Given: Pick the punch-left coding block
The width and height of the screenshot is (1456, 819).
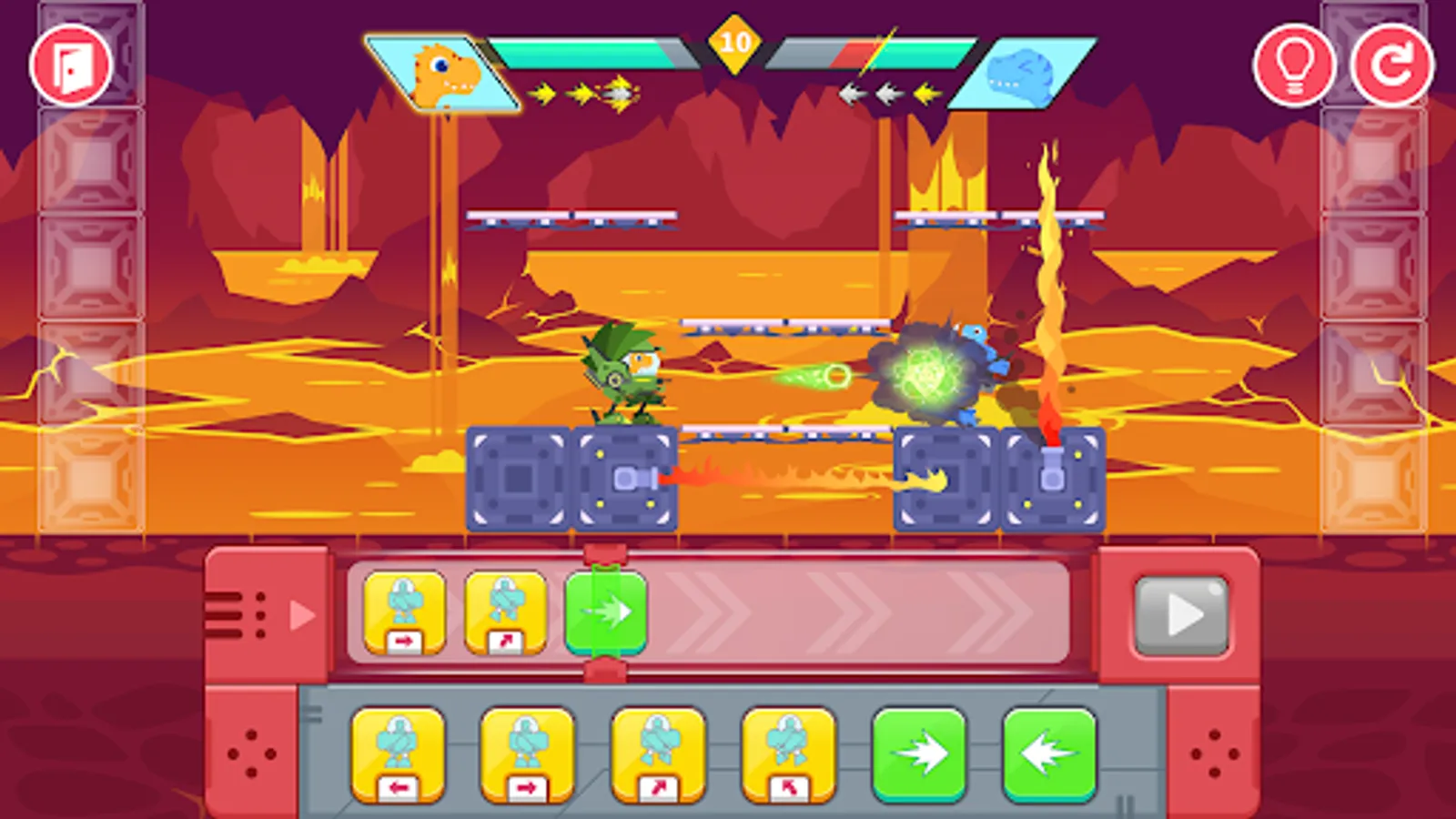Looking at the screenshot, I should (x=398, y=753).
